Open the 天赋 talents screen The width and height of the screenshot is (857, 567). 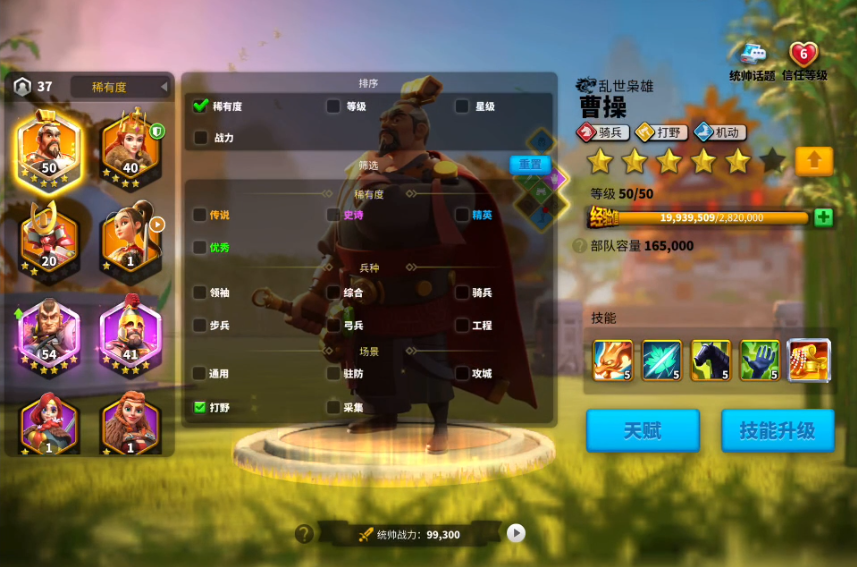pos(643,430)
